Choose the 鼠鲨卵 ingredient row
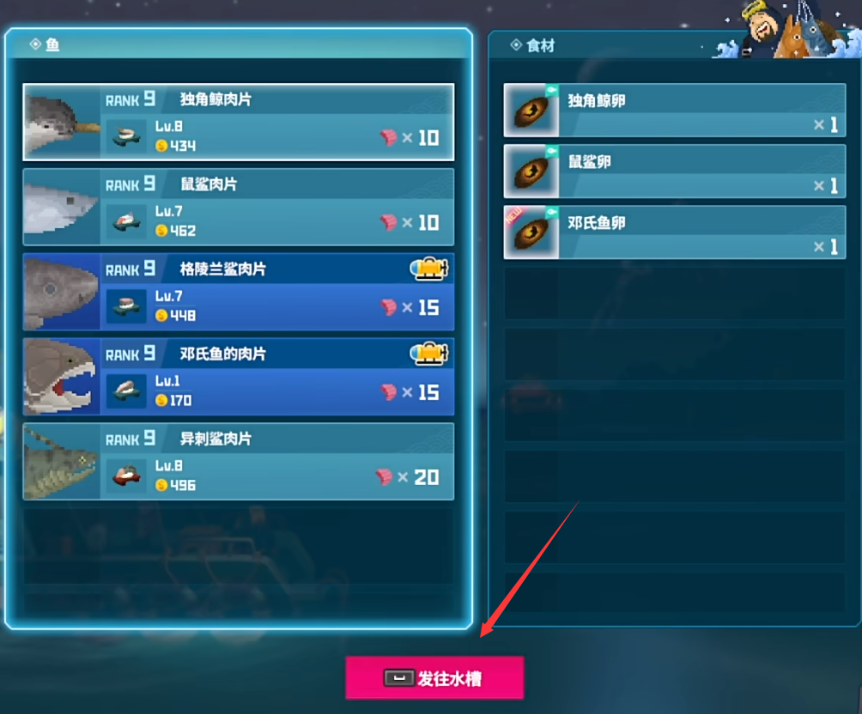Screen dimensions: 862x714 click(674, 172)
